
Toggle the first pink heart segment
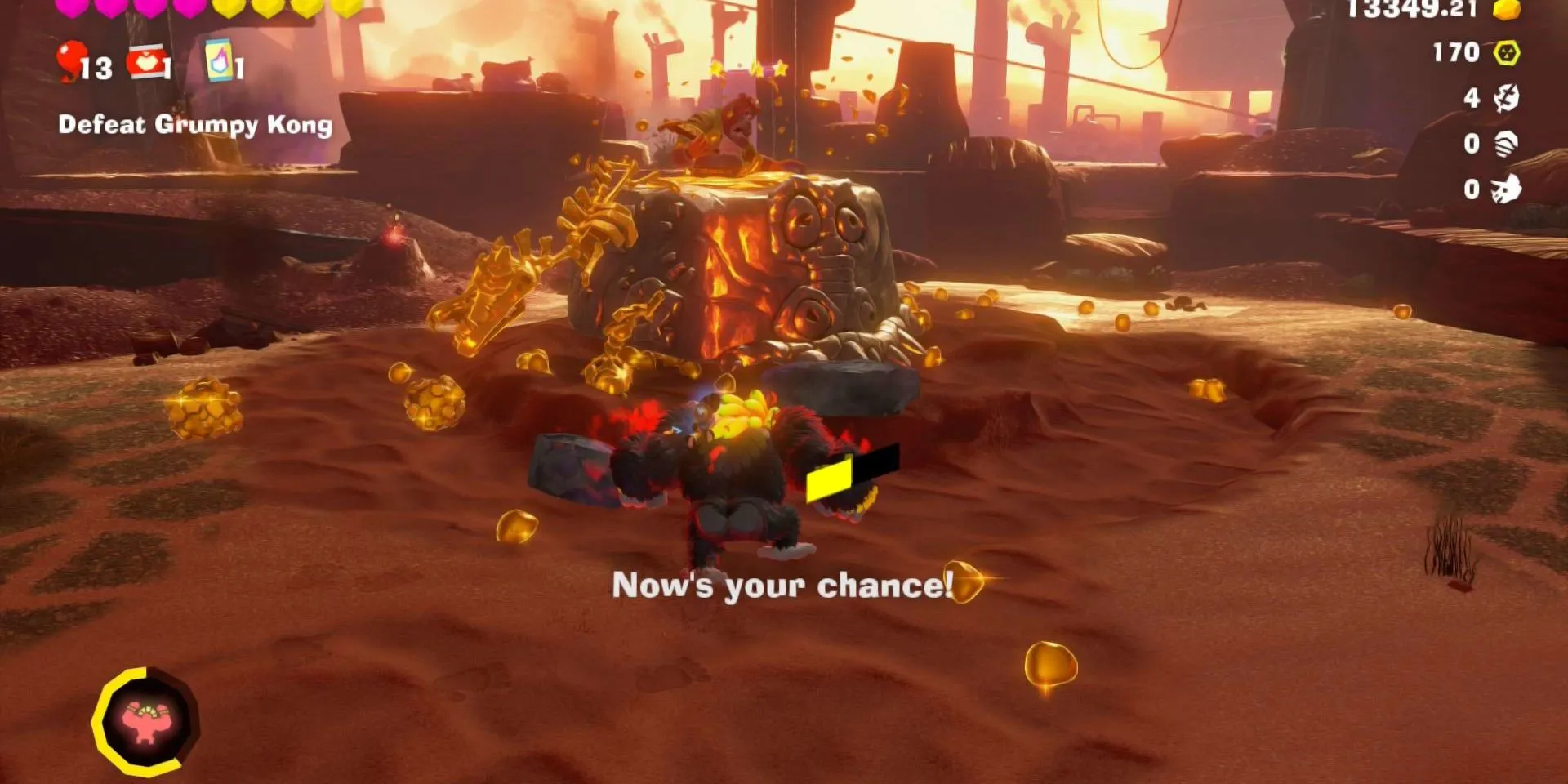(x=71, y=10)
